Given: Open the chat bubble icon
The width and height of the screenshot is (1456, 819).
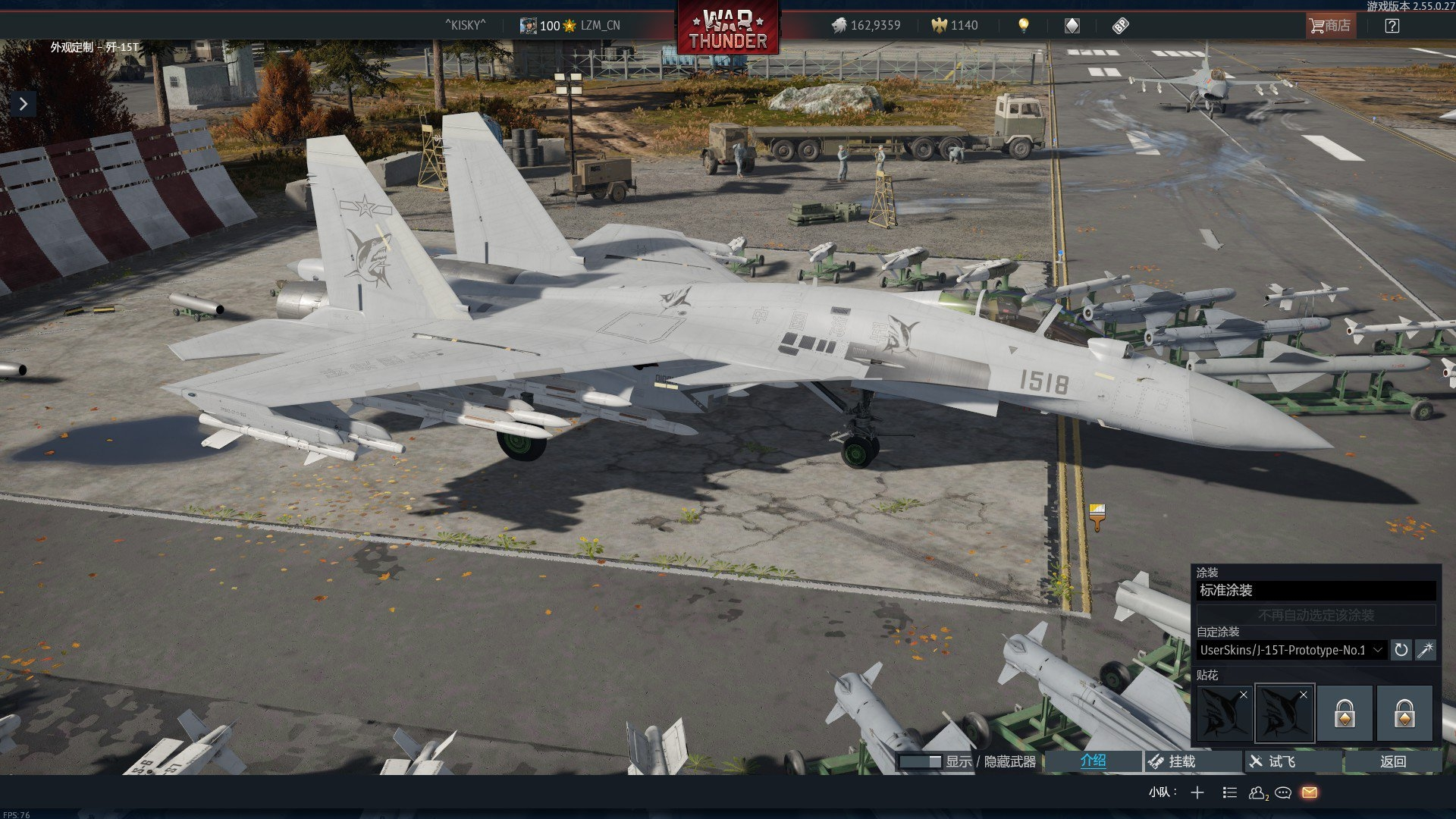Looking at the screenshot, I should (x=1283, y=792).
